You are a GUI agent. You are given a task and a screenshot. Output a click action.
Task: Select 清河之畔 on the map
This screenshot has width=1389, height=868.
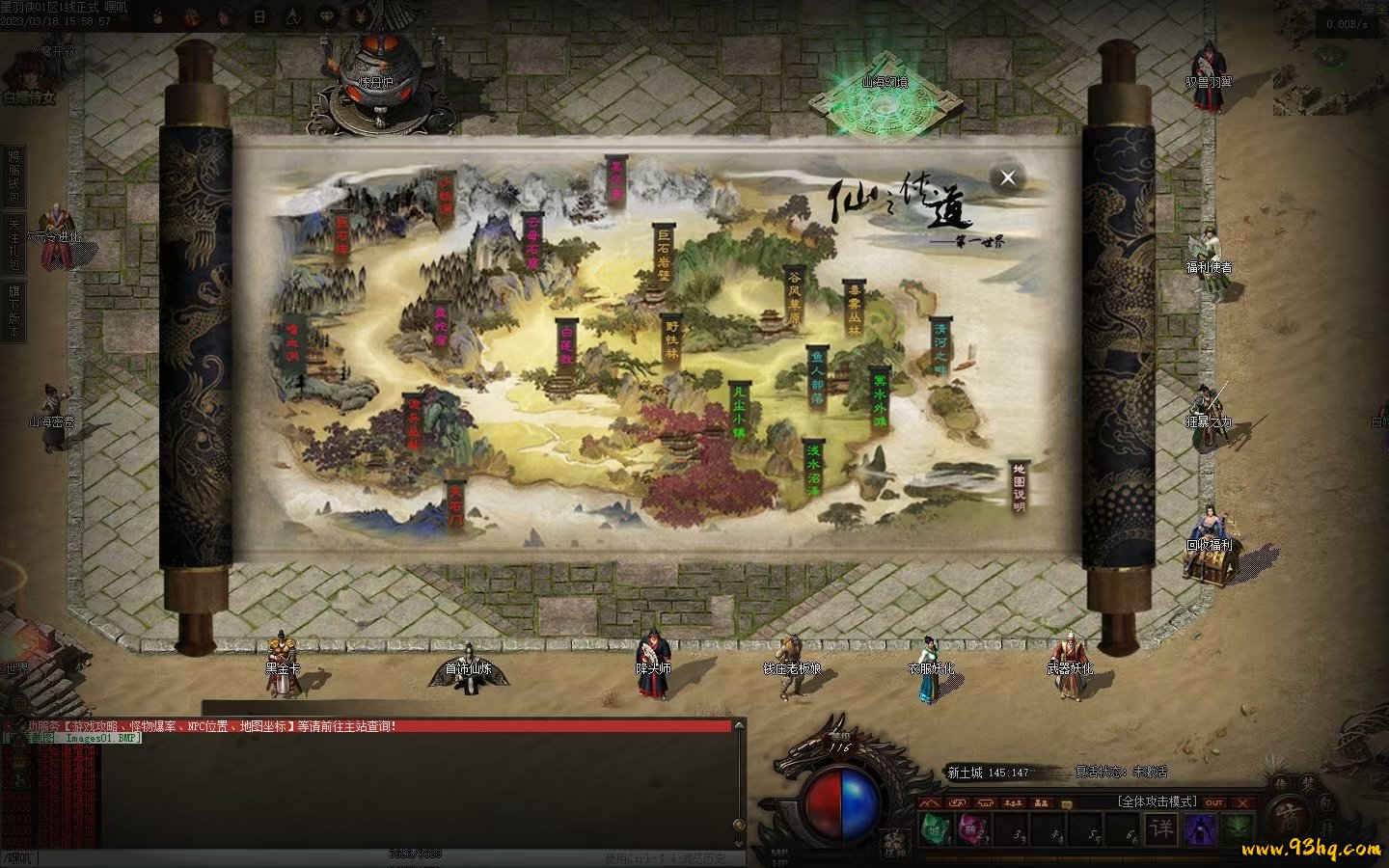tap(940, 348)
